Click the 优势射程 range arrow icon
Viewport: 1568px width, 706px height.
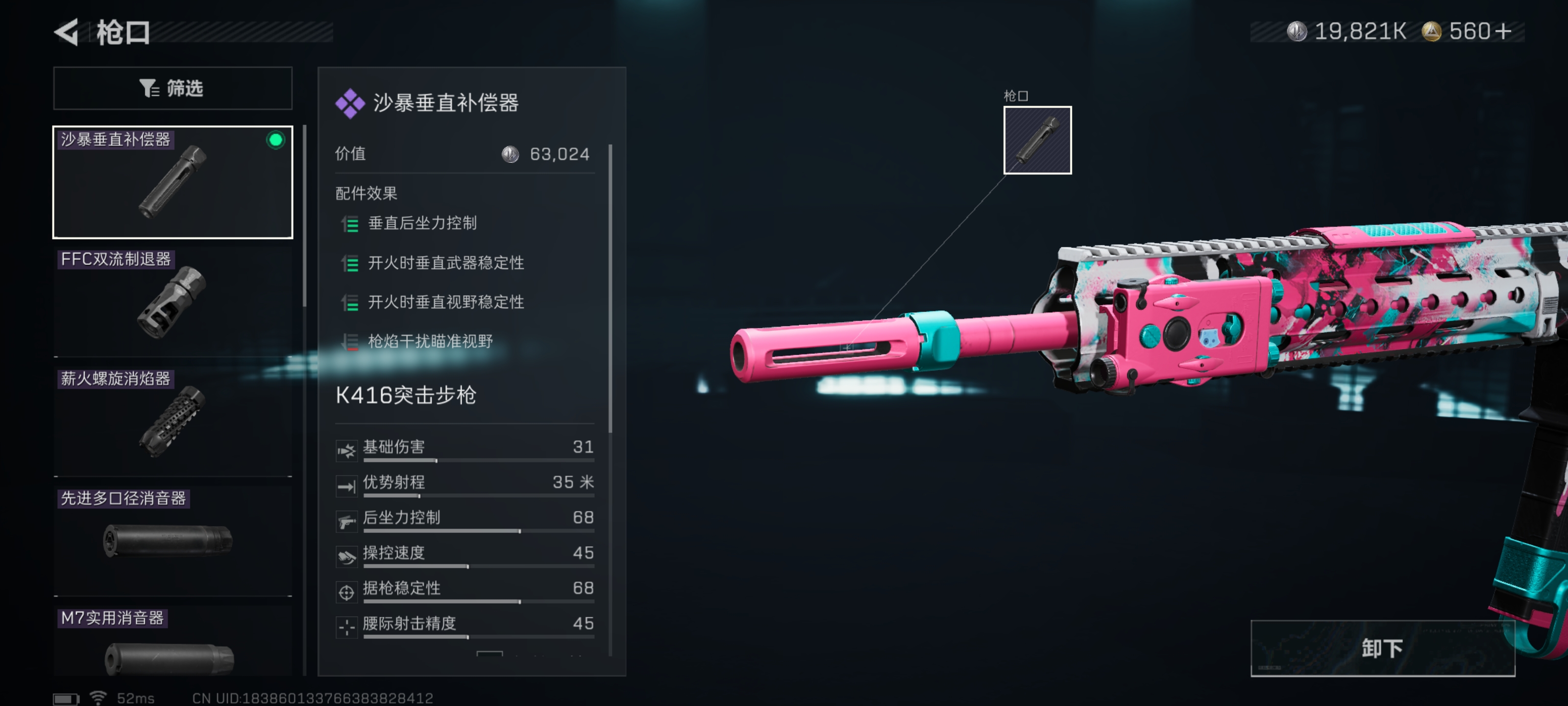[346, 486]
